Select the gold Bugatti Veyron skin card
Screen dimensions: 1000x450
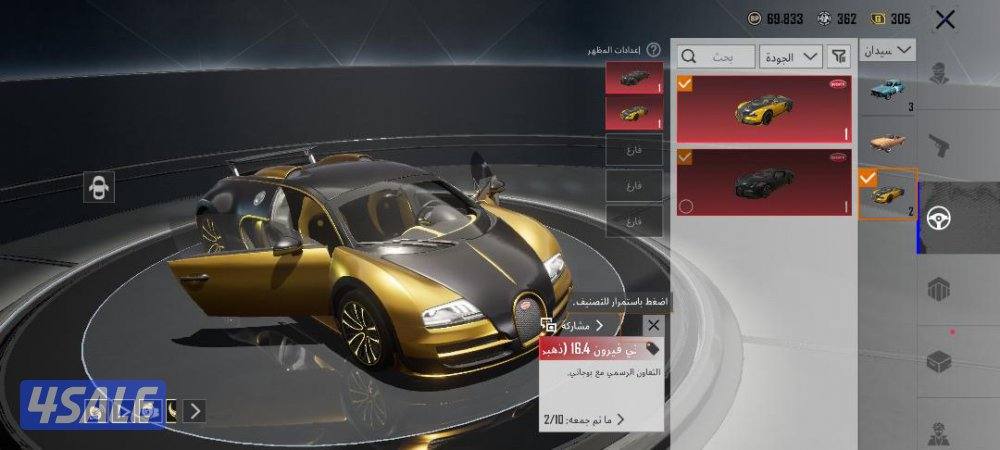point(764,108)
